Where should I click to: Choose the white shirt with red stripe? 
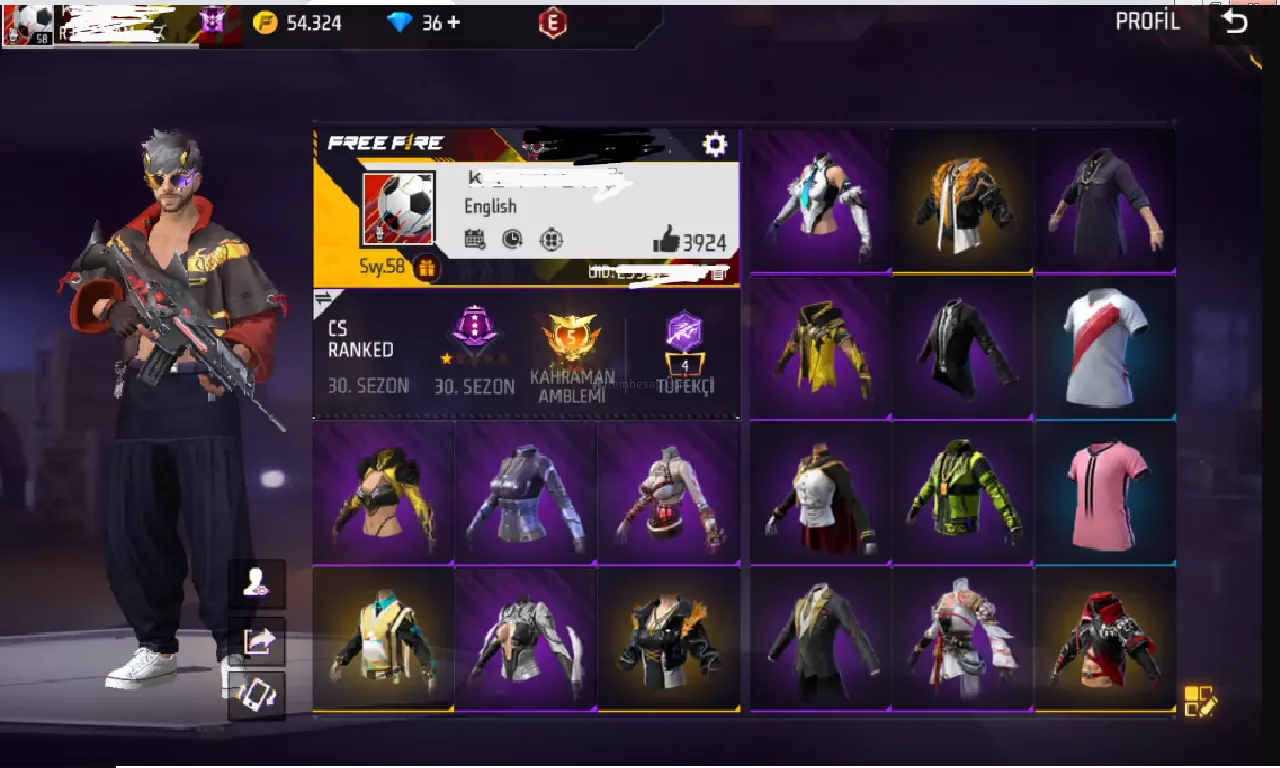click(1106, 347)
